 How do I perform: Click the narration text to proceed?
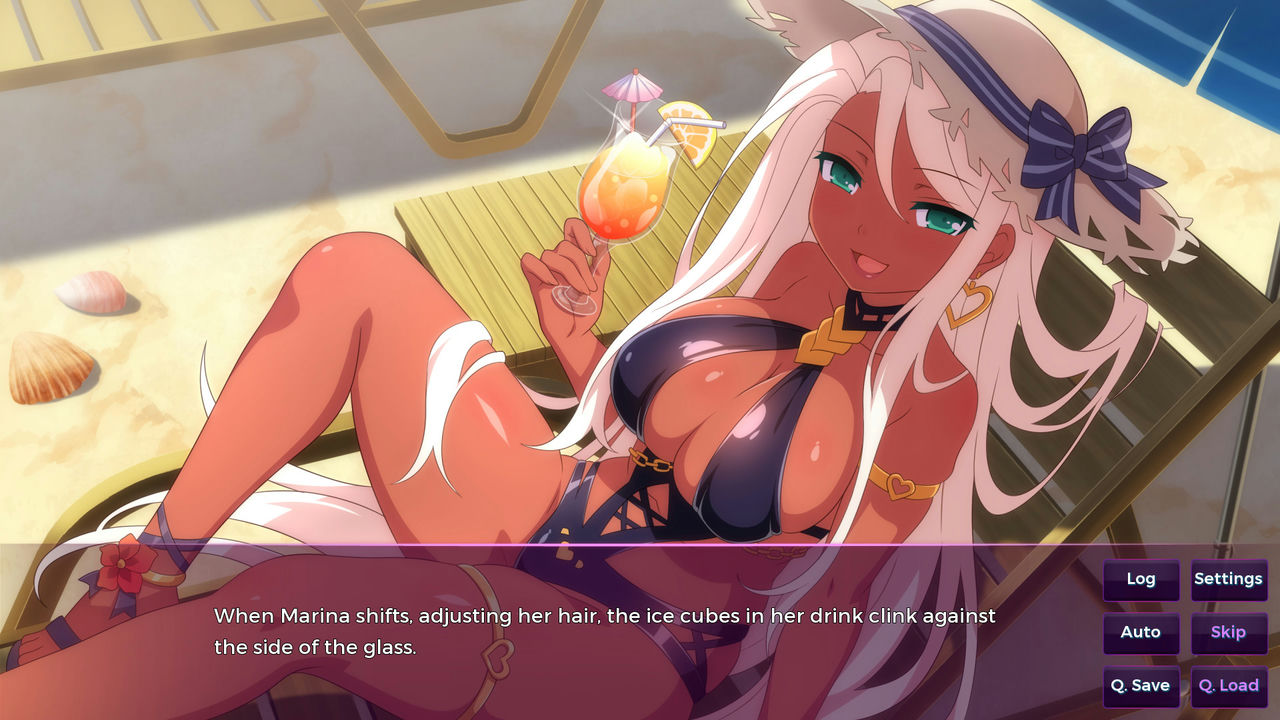[600, 616]
